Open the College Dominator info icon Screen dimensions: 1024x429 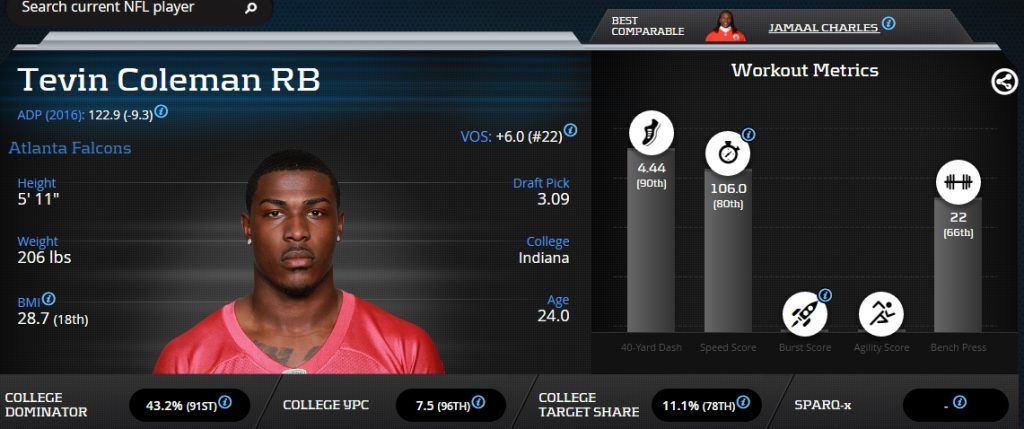(225, 402)
